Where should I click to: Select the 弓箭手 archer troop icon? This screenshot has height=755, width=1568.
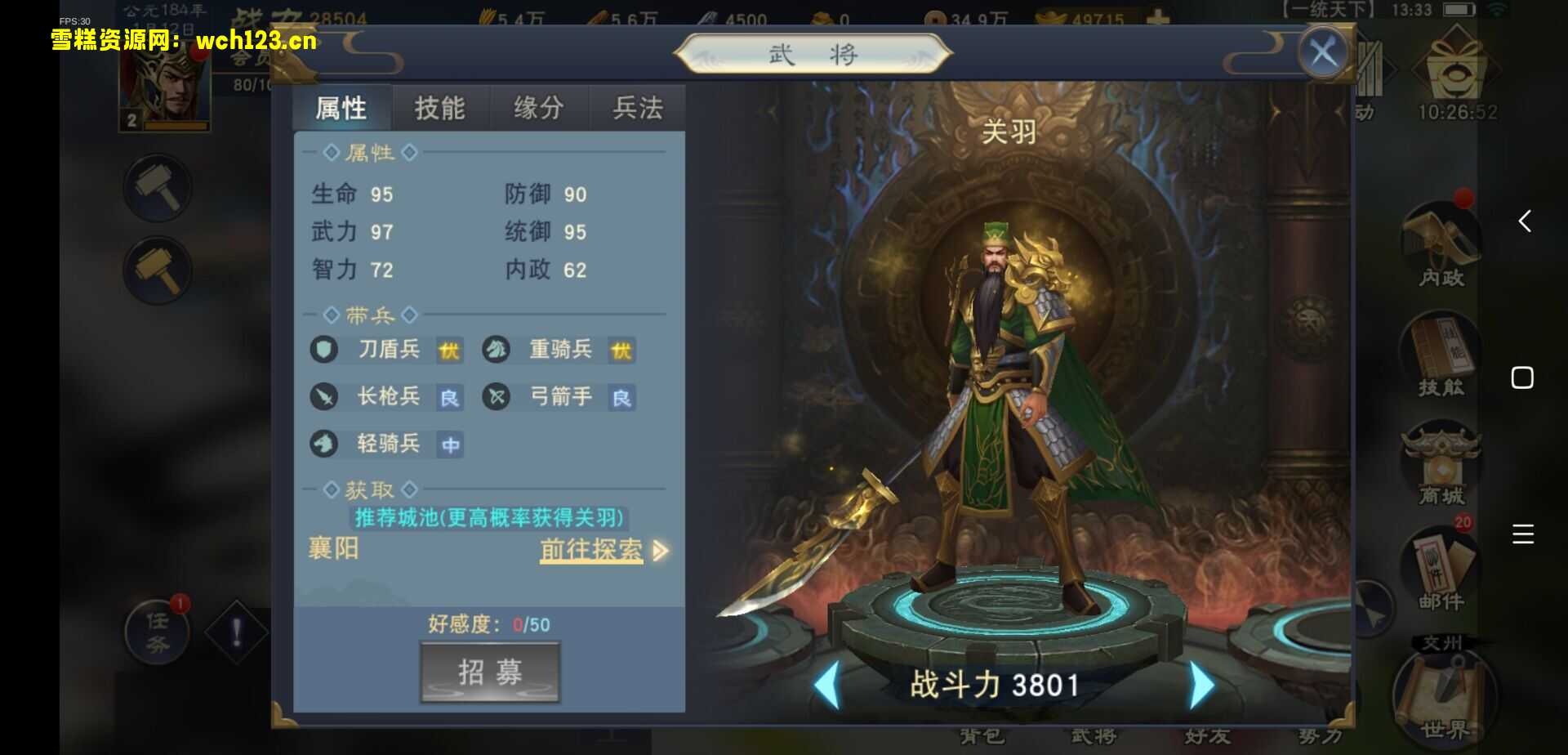(497, 398)
